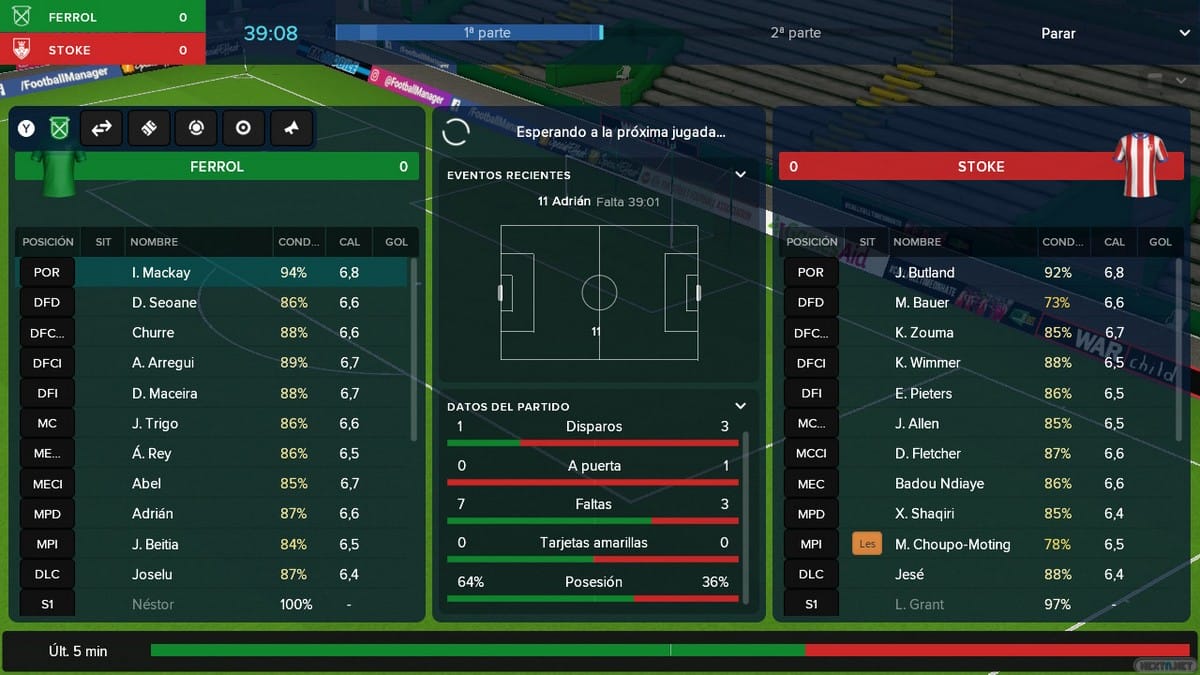Select Ferrol player Joselu
Screen dimensions: 1200x675
(152, 574)
